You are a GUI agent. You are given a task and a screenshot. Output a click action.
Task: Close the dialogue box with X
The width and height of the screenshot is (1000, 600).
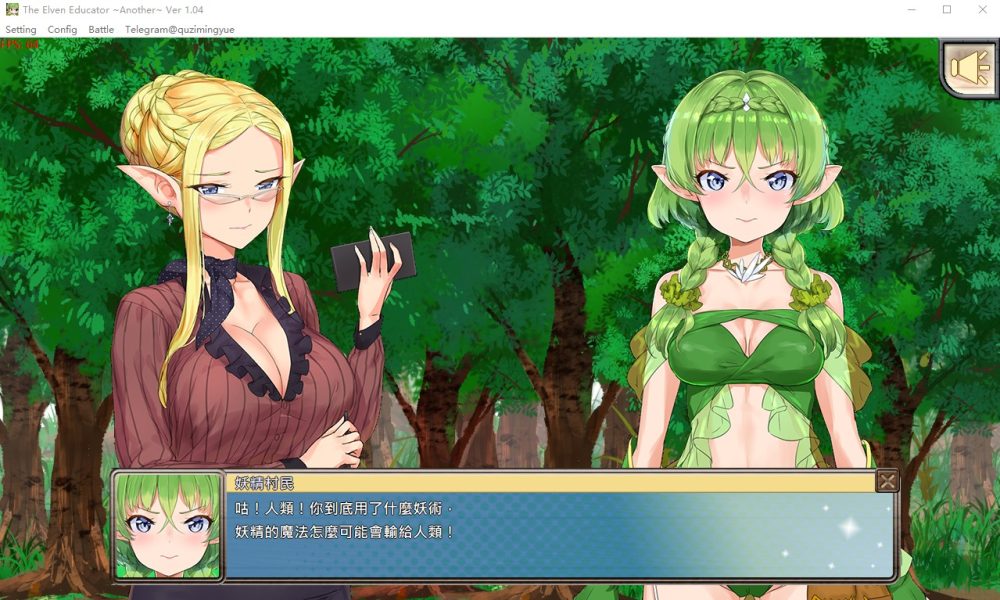(886, 482)
